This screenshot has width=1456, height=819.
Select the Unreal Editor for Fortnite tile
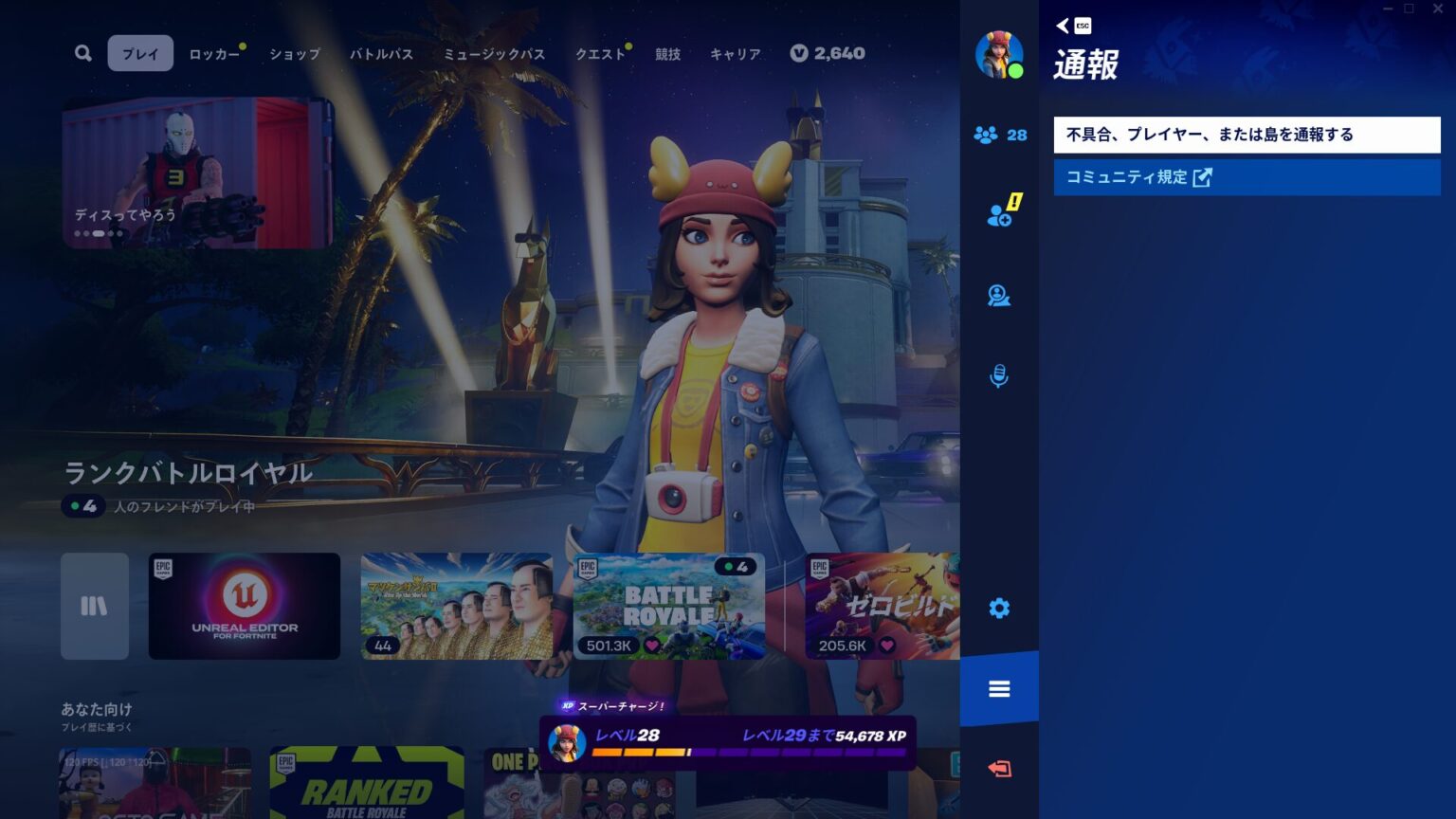click(244, 607)
